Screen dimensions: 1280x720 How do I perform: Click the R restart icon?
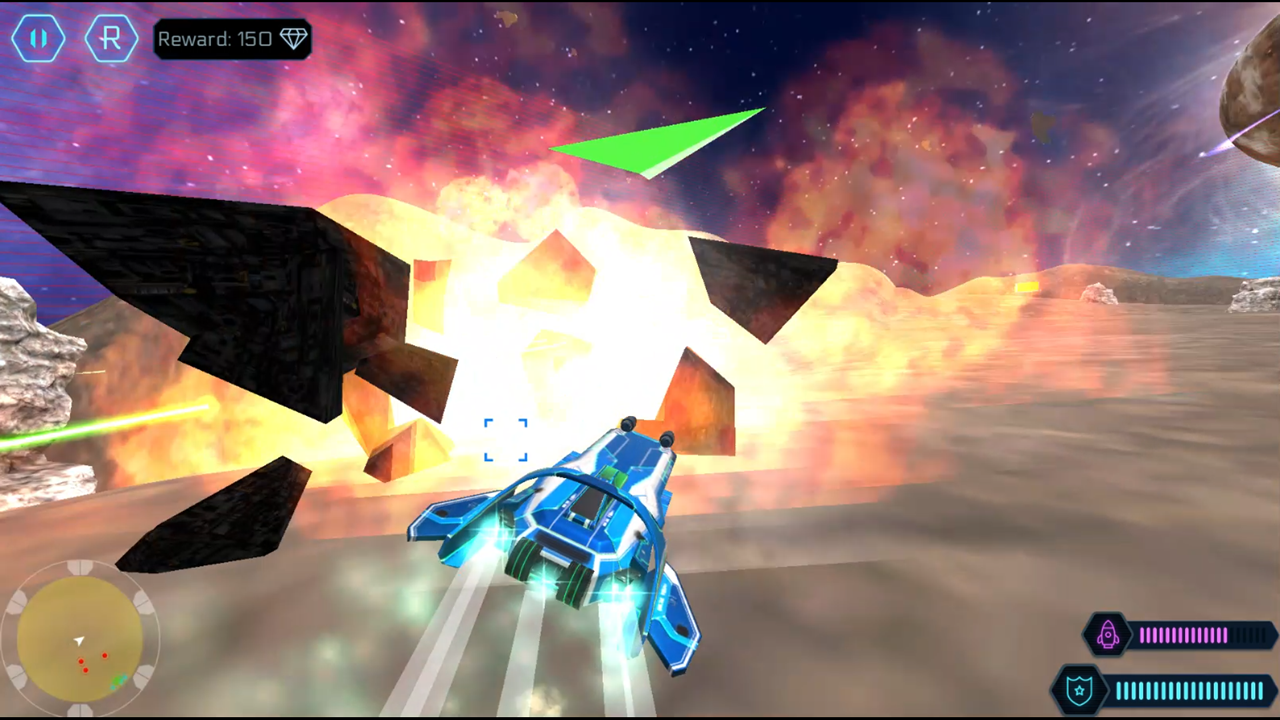[x=111, y=38]
